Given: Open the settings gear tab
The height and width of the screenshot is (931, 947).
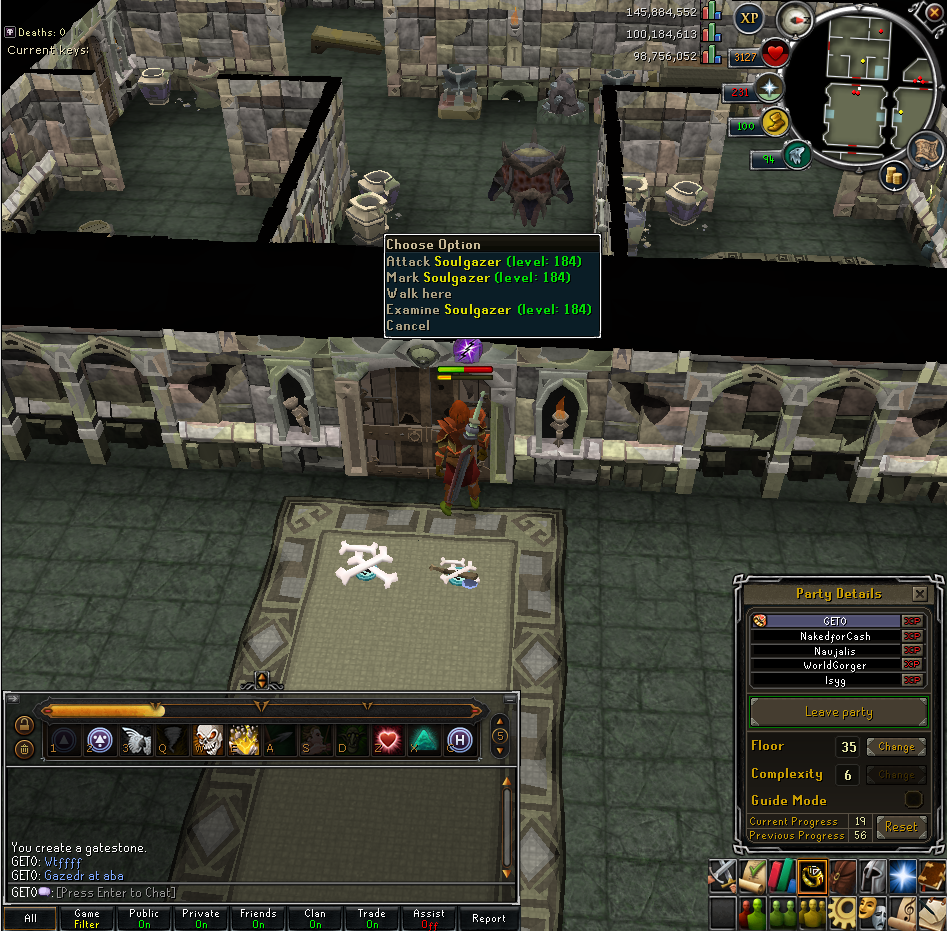Looking at the screenshot, I should pyautogui.click(x=843, y=912).
